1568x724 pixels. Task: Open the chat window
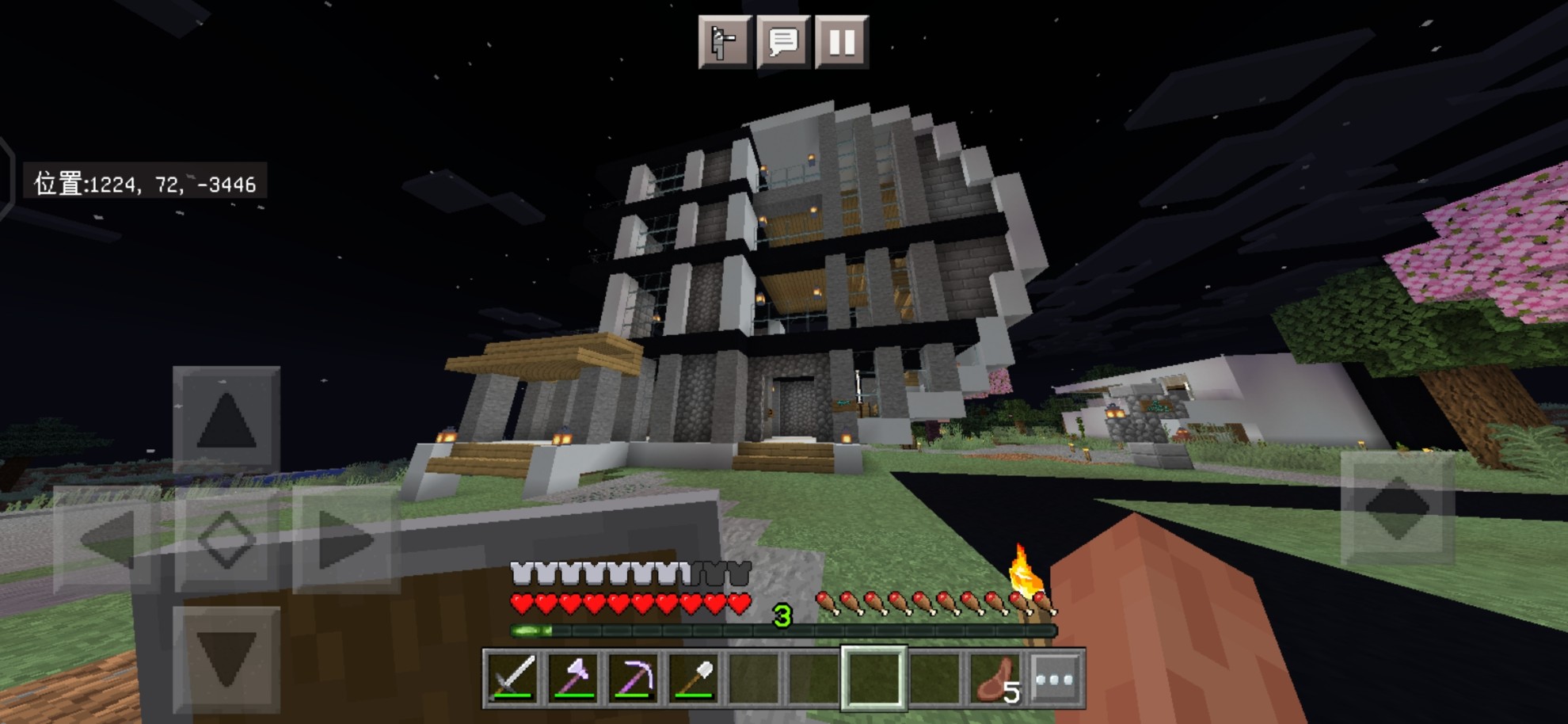click(x=783, y=42)
